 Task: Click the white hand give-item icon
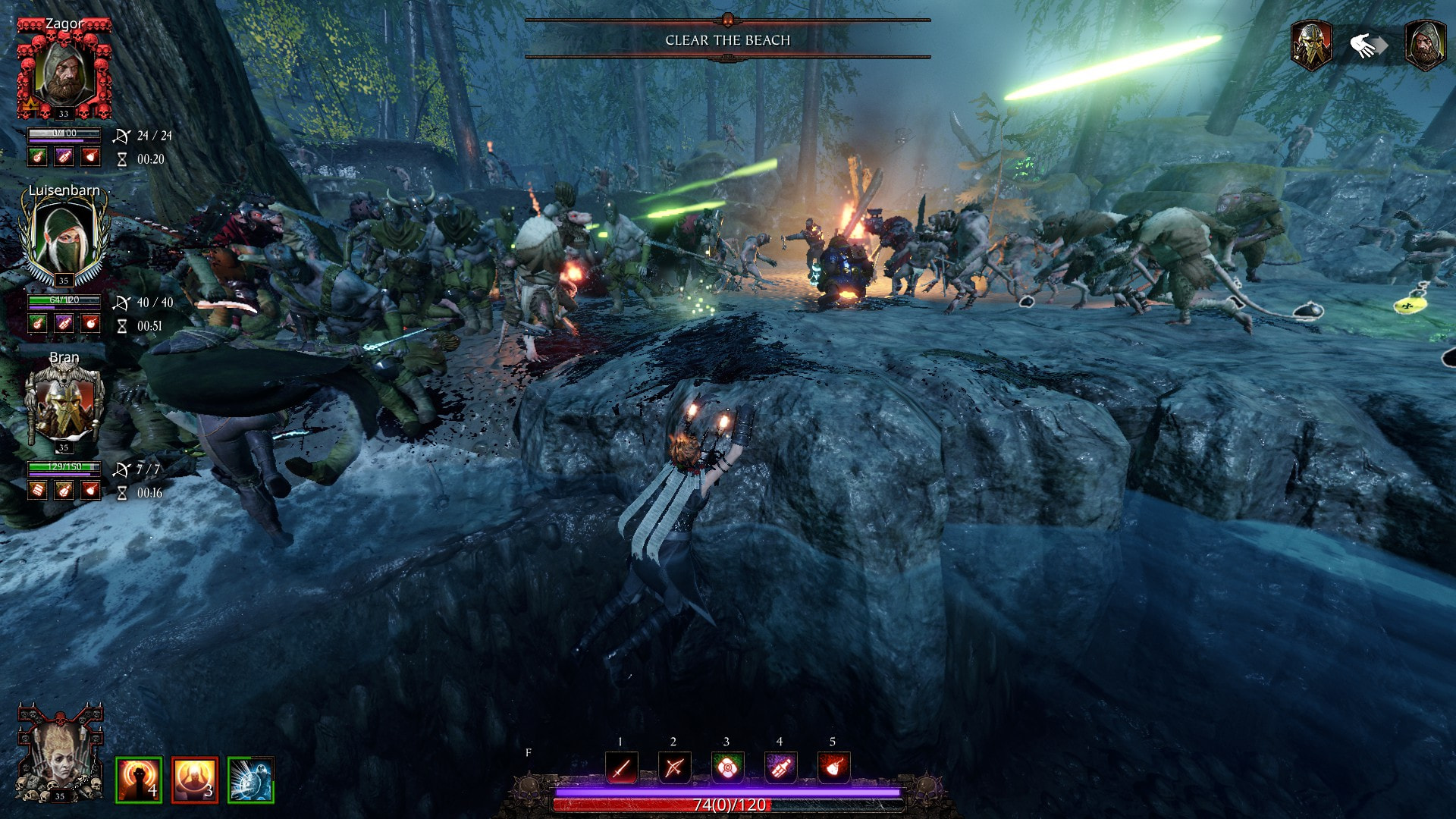[x=1367, y=45]
